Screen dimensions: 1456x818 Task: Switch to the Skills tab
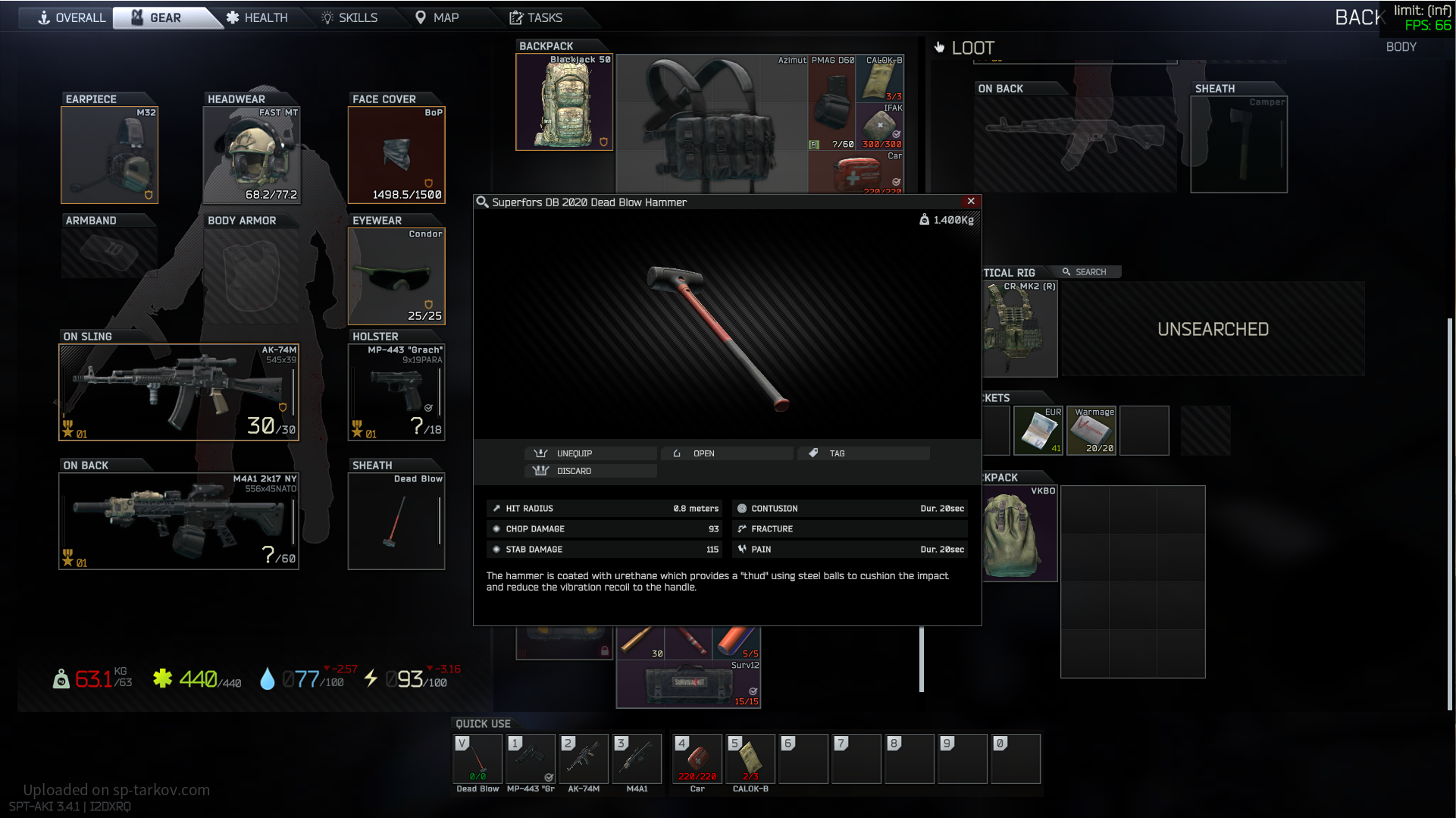pos(349,17)
